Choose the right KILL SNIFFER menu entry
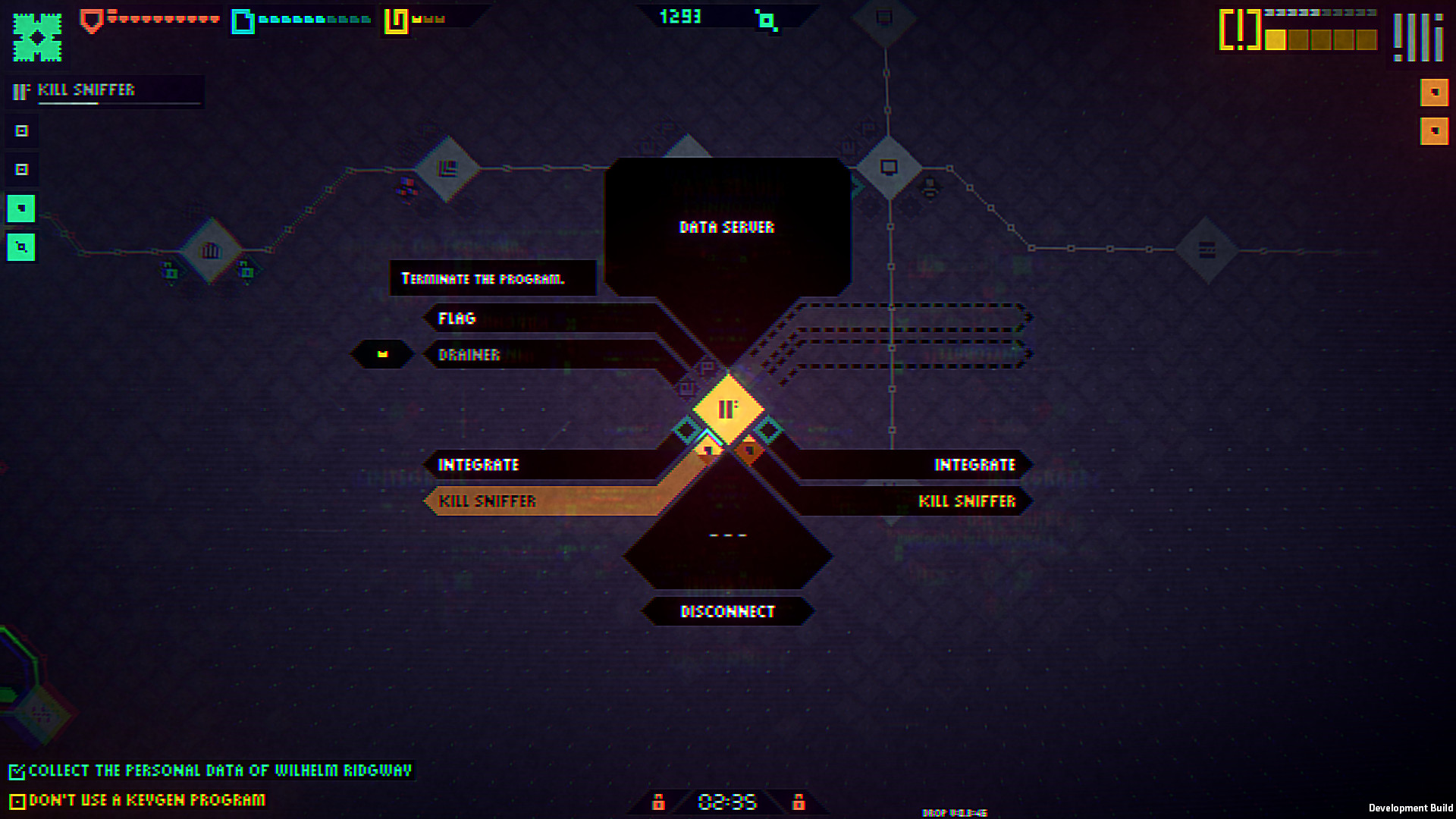Image resolution: width=1456 pixels, height=819 pixels. (x=967, y=501)
